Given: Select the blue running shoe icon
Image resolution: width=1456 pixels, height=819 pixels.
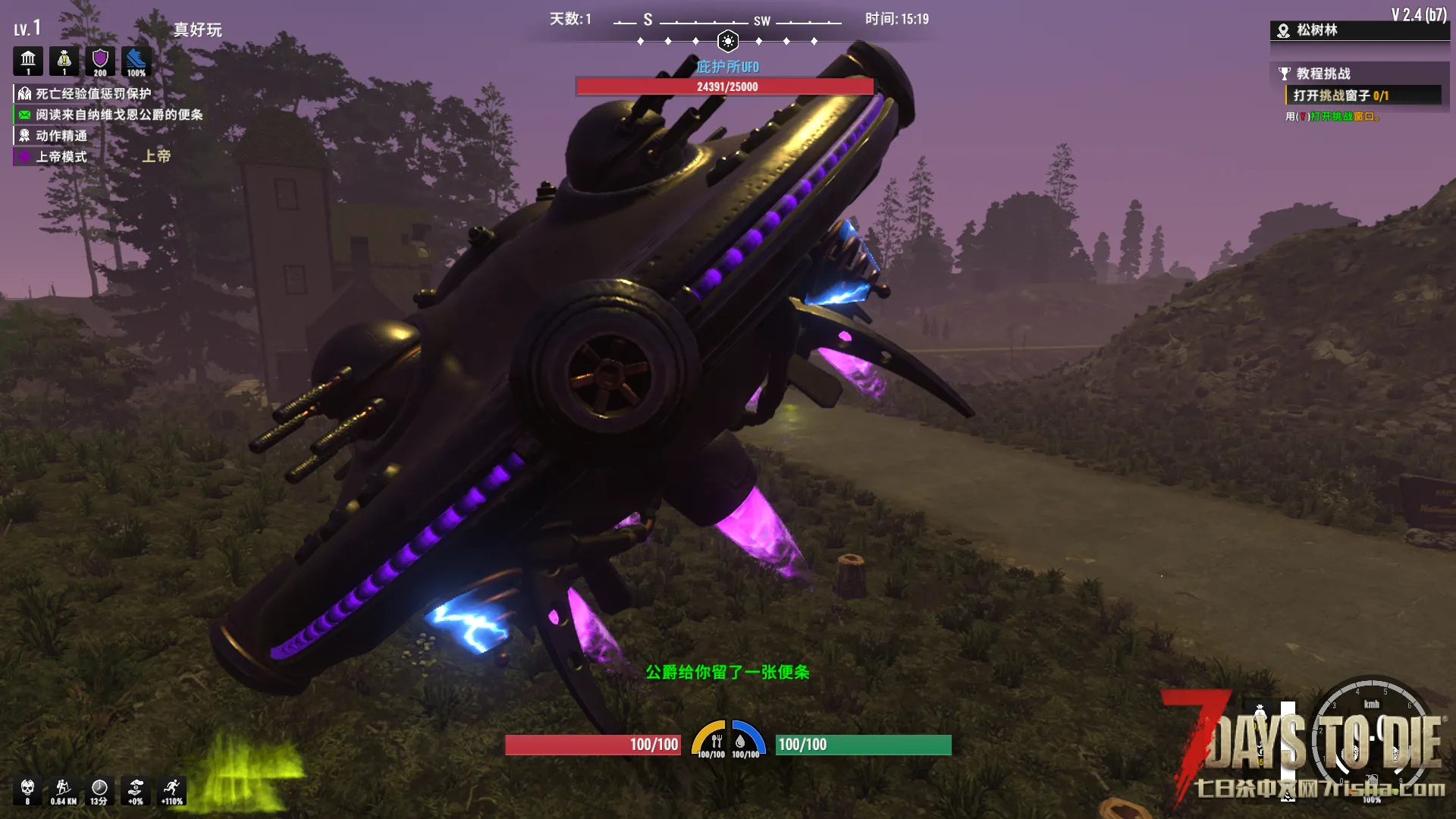Looking at the screenshot, I should pyautogui.click(x=136, y=61).
